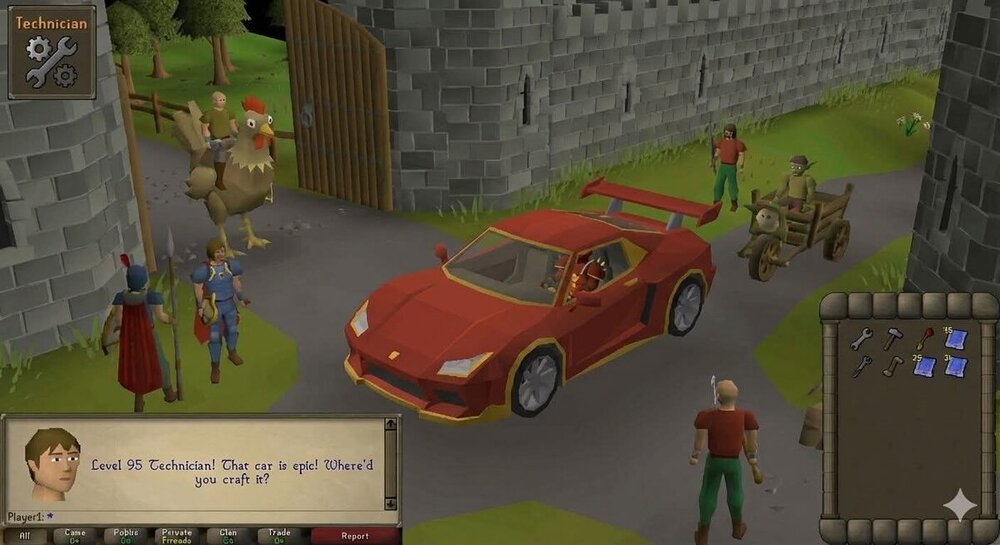Show the Clan chat tab
Image resolution: width=1000 pixels, height=545 pixels.
(228, 536)
